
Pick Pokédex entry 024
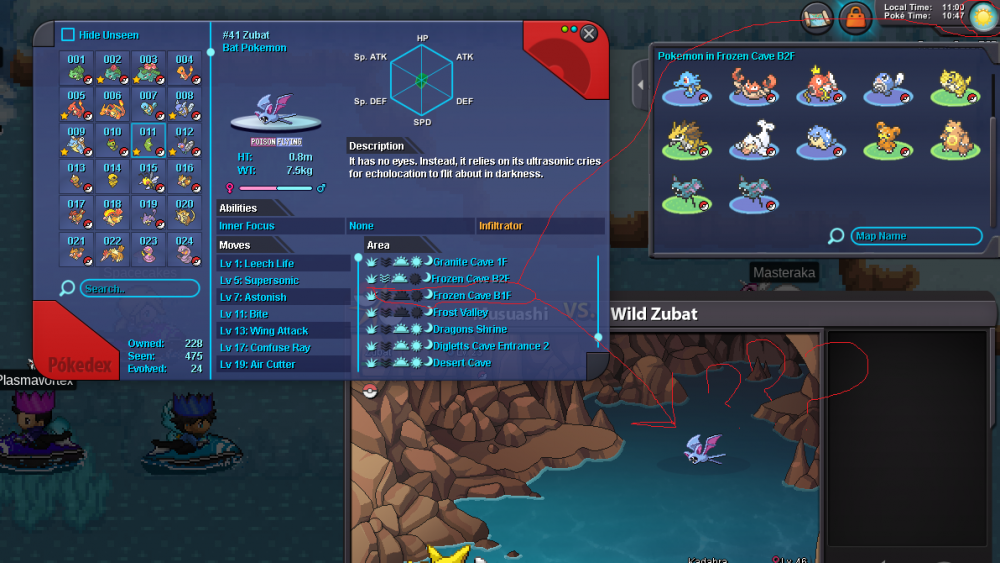[x=184, y=248]
